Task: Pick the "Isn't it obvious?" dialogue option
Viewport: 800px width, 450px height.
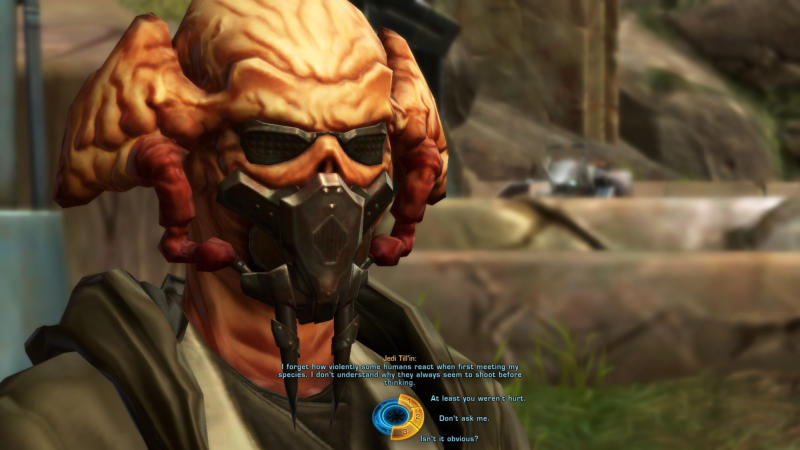Action: 449,439
